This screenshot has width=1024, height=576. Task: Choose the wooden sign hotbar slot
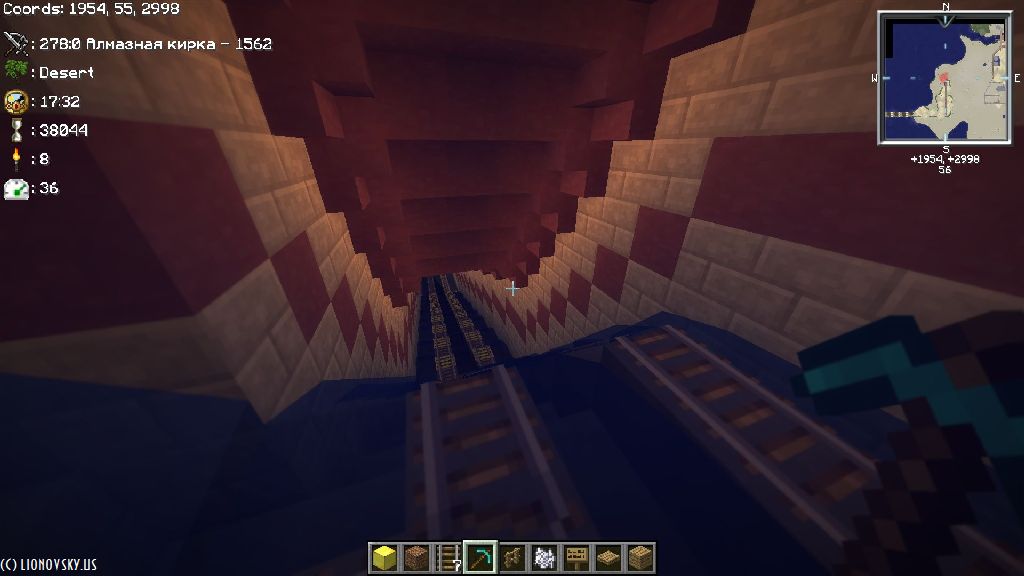(576, 557)
